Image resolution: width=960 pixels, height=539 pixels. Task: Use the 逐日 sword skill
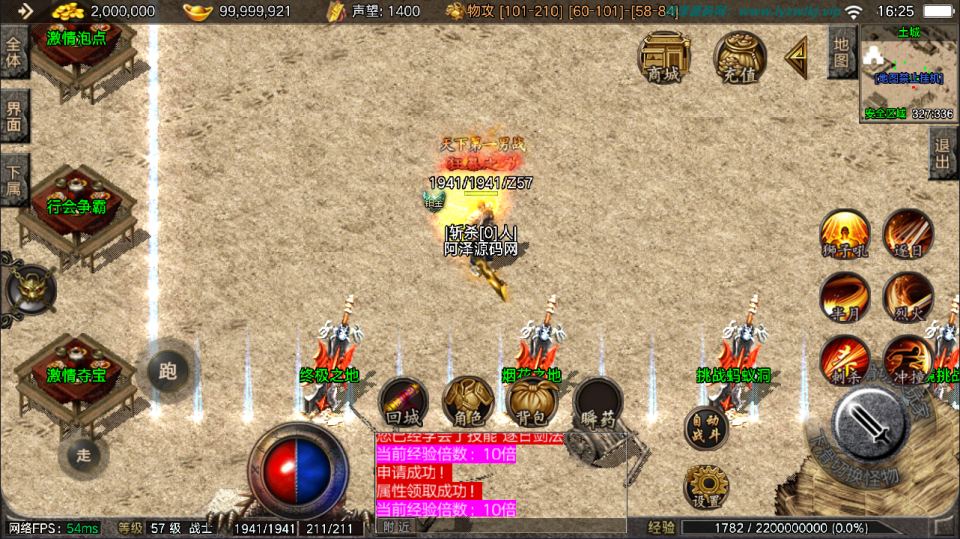[908, 234]
